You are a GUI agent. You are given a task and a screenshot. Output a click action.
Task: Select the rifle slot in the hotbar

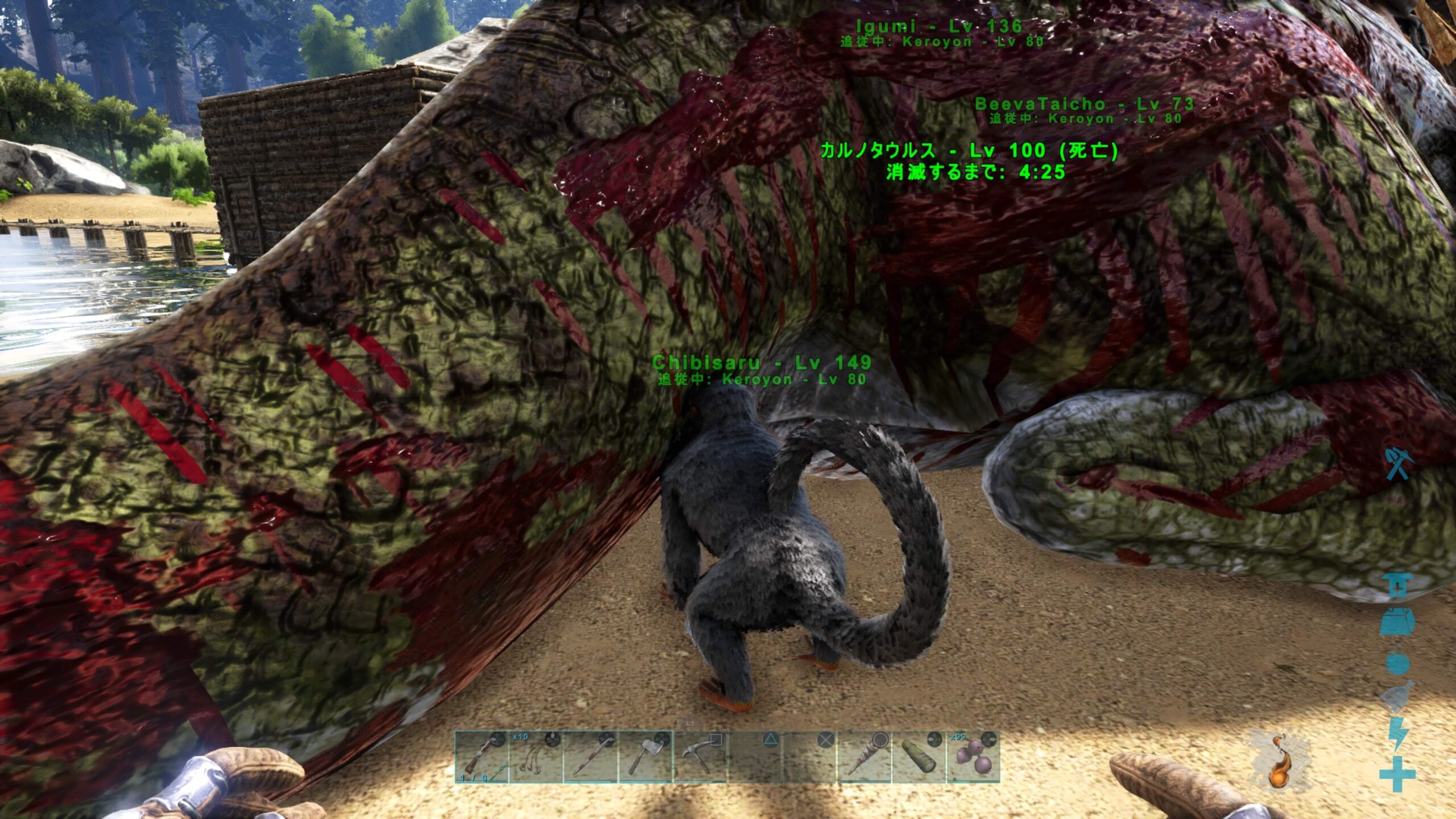point(481,757)
